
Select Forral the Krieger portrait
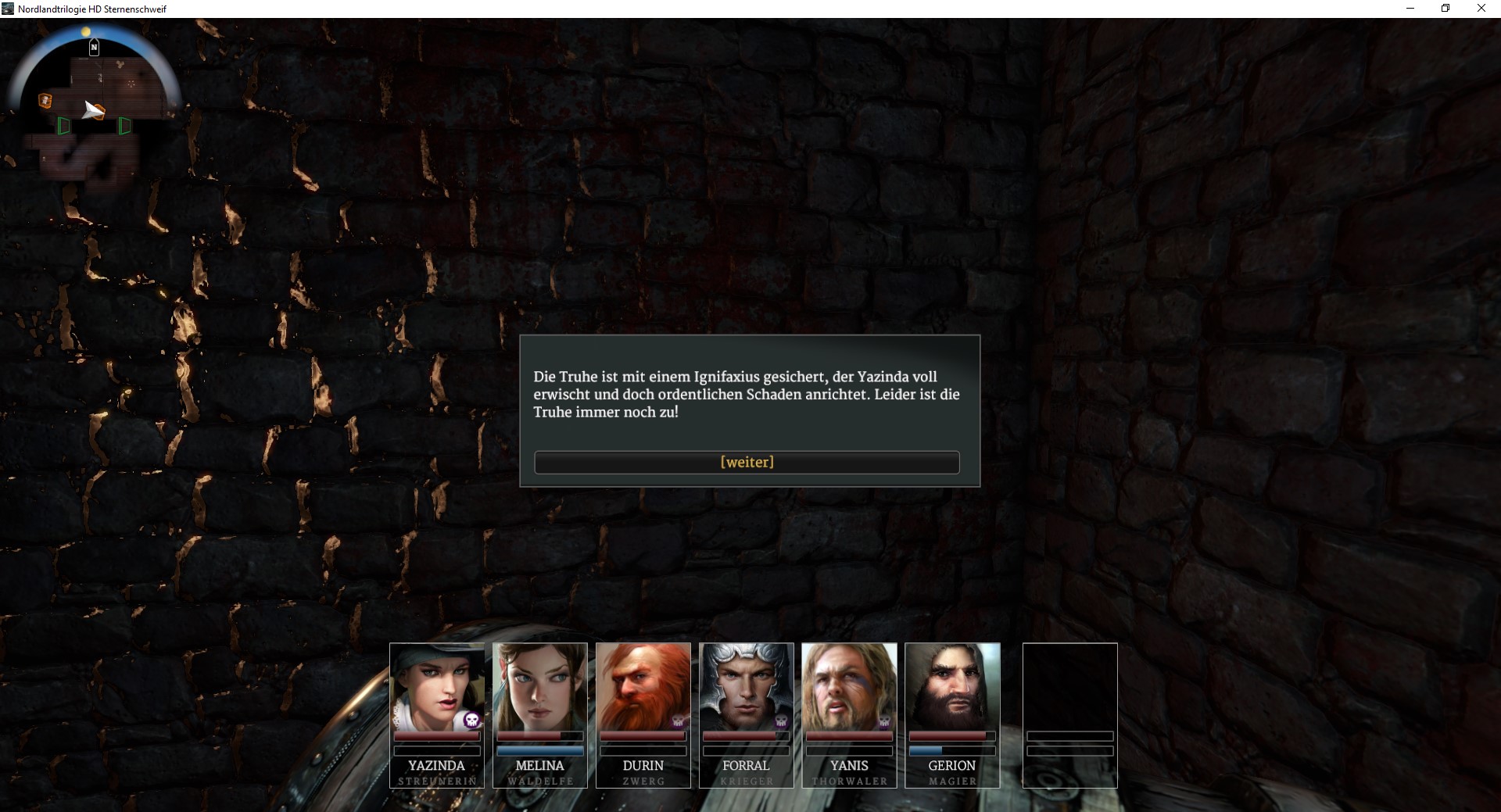tap(746, 685)
